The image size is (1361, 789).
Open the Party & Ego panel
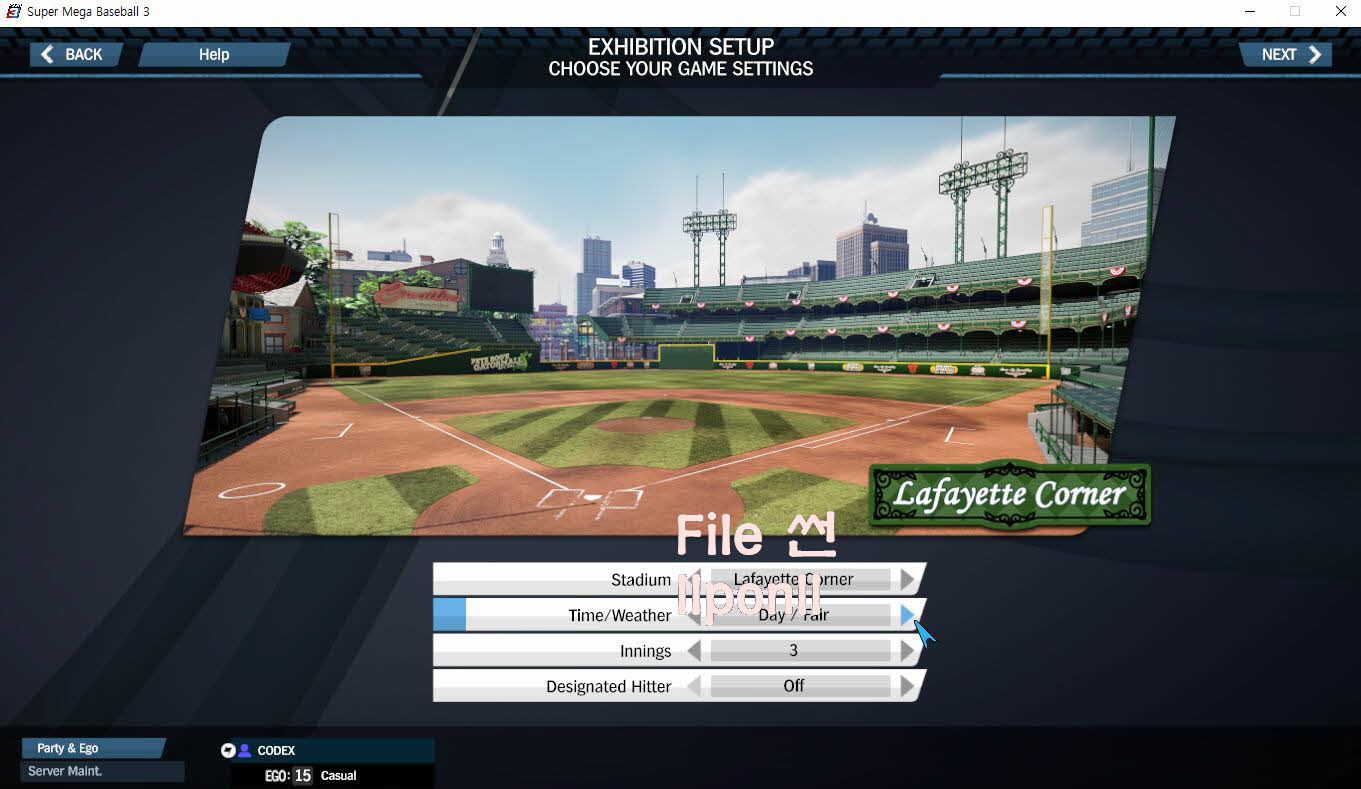92,748
